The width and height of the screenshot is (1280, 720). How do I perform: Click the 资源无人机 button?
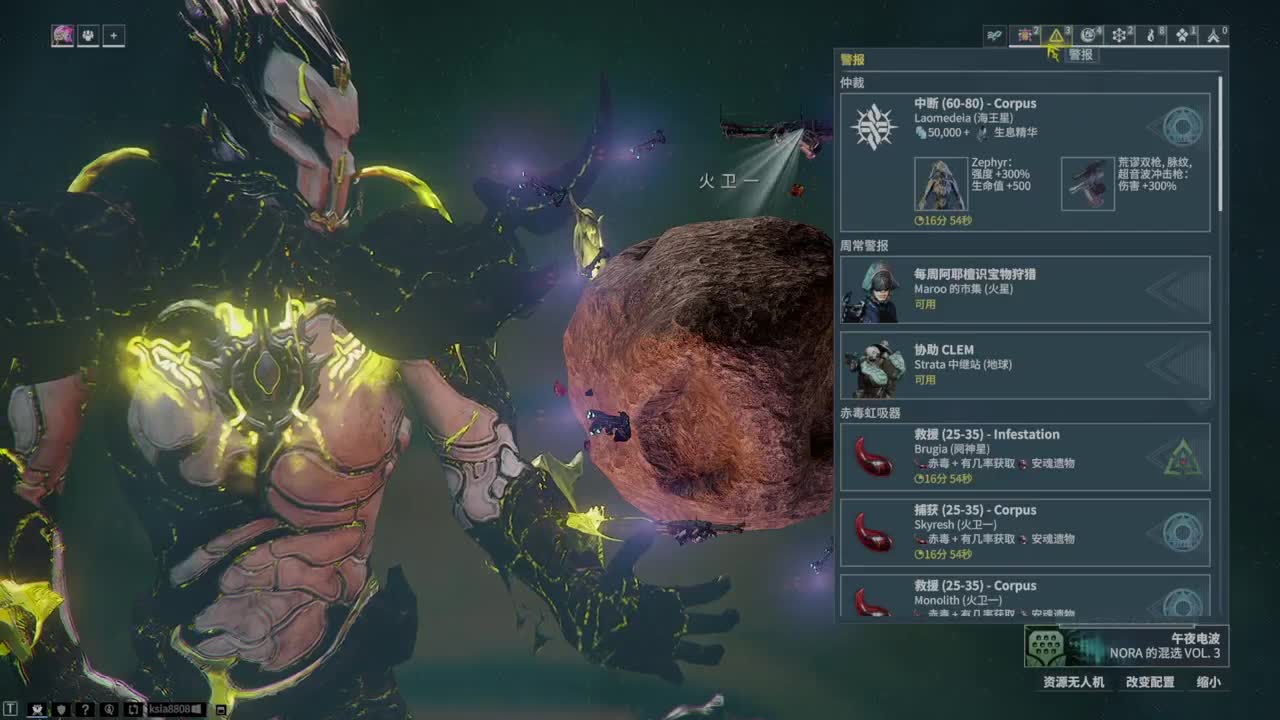1073,682
